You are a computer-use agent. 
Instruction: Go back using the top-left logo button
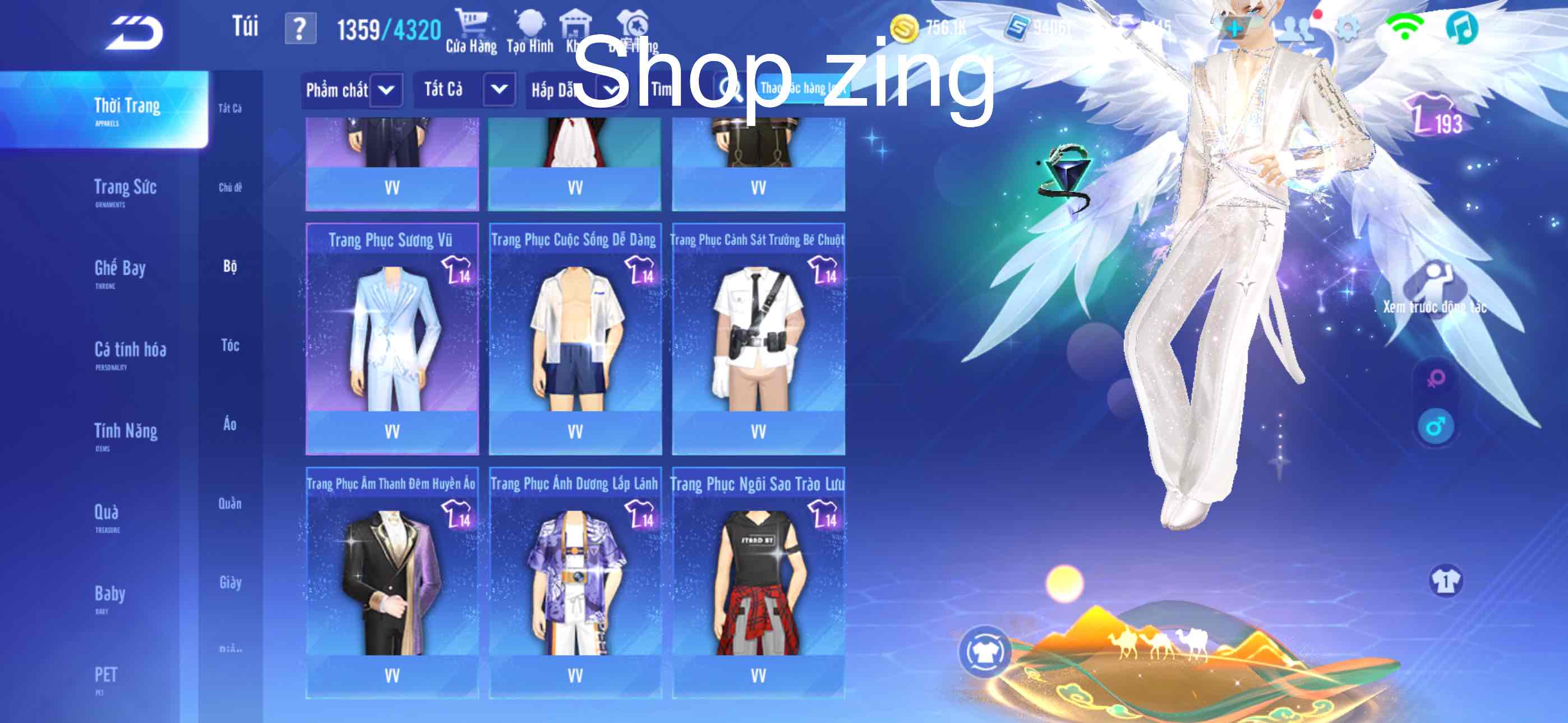coord(135,33)
